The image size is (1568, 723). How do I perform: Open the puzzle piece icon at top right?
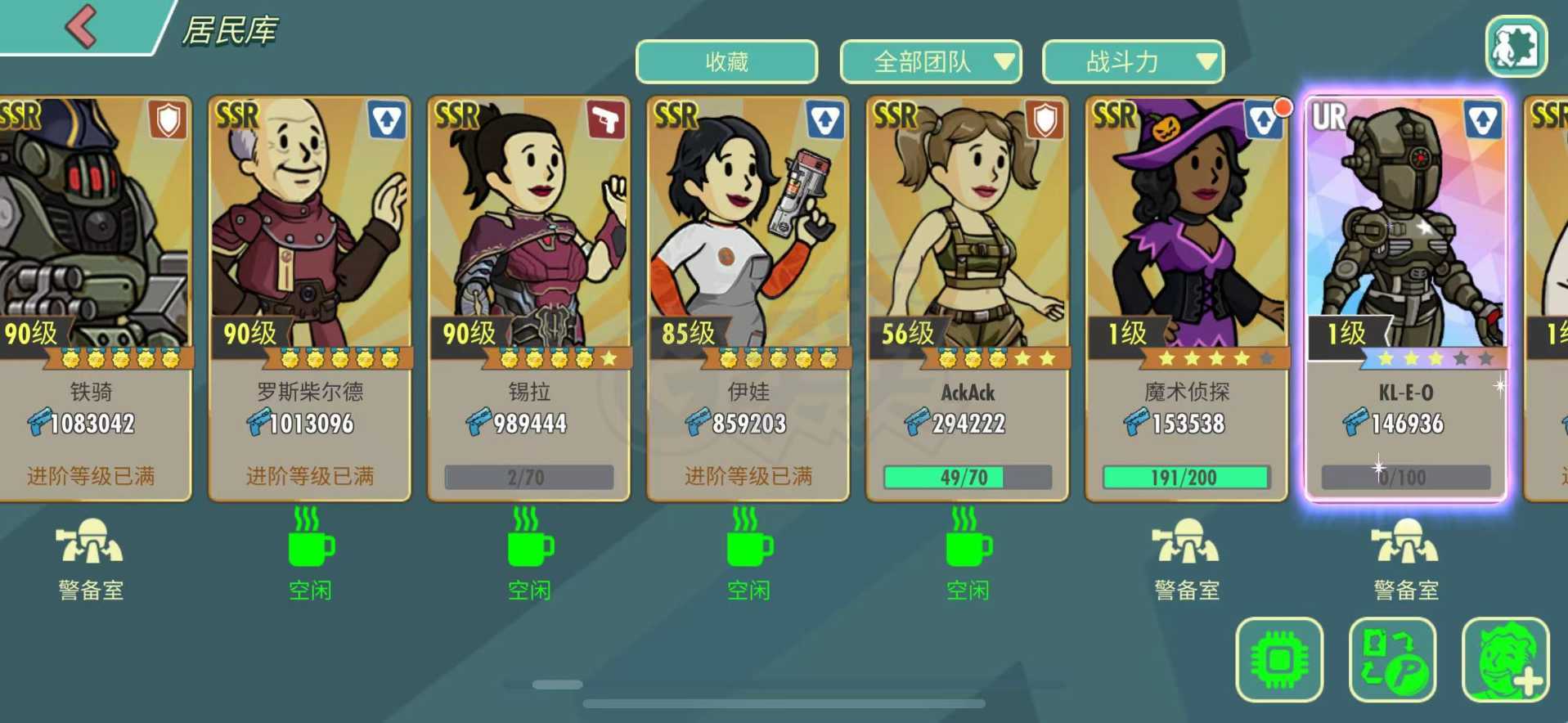point(1516,47)
